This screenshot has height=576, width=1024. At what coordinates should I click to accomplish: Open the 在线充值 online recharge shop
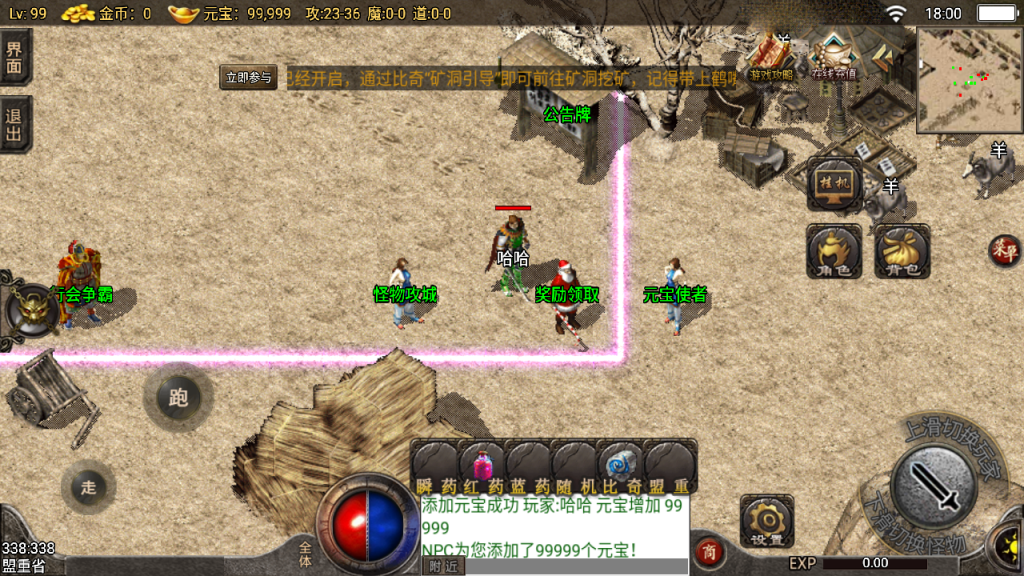[835, 55]
